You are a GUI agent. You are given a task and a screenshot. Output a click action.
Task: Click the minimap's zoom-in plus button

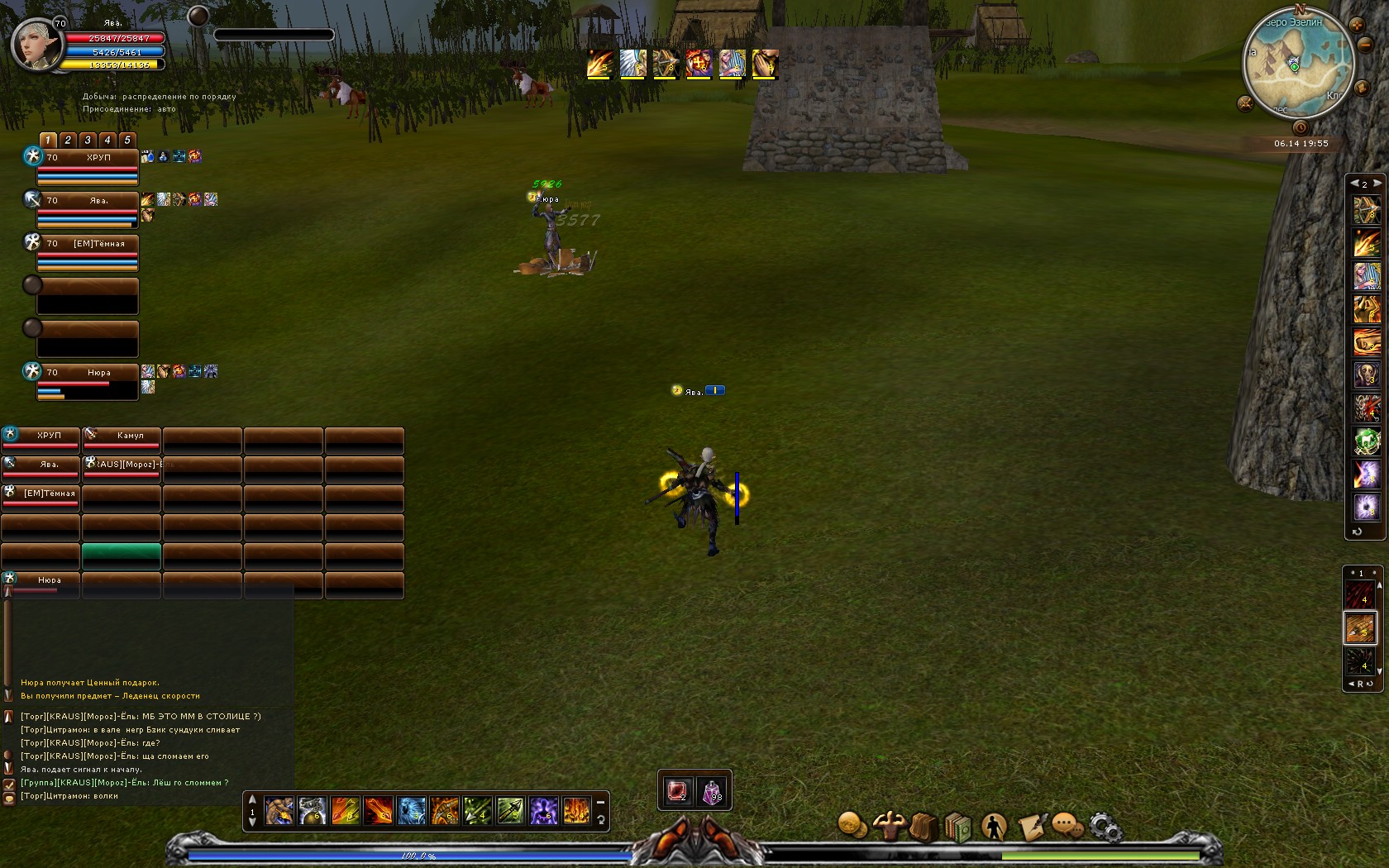pyautogui.click(x=1357, y=26)
